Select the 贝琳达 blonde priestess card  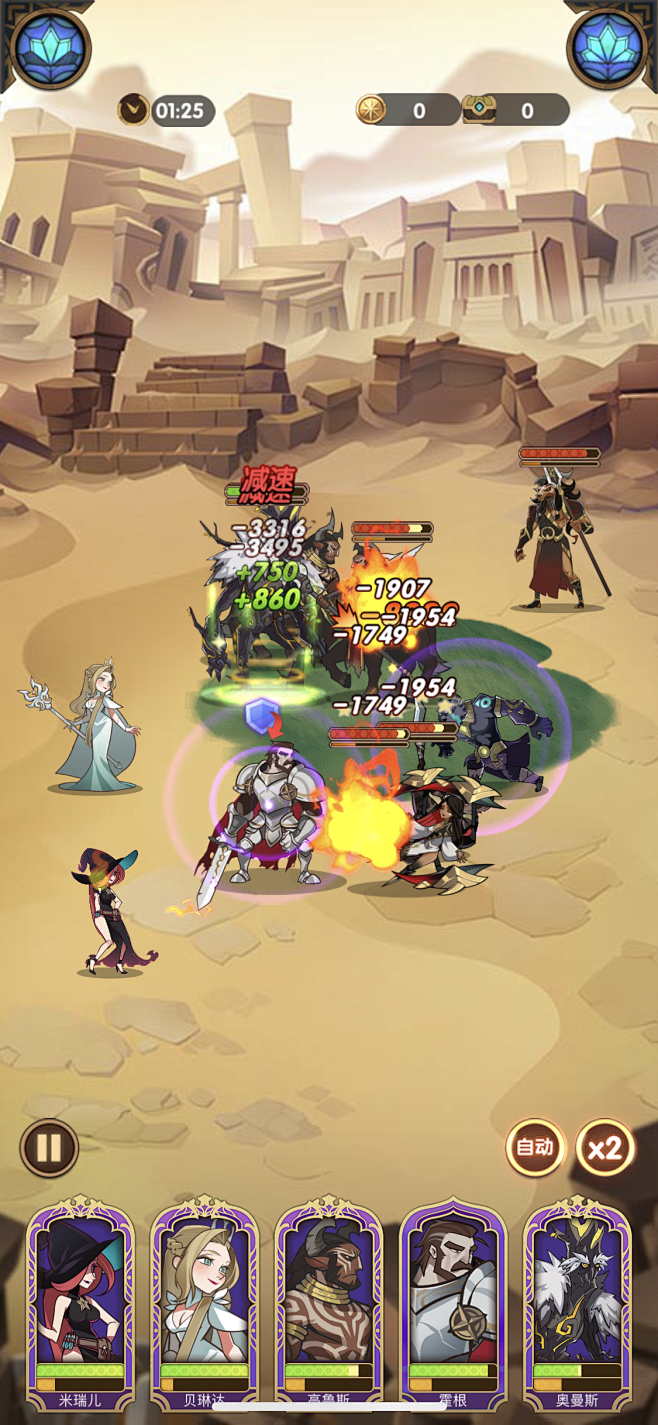point(204,1305)
